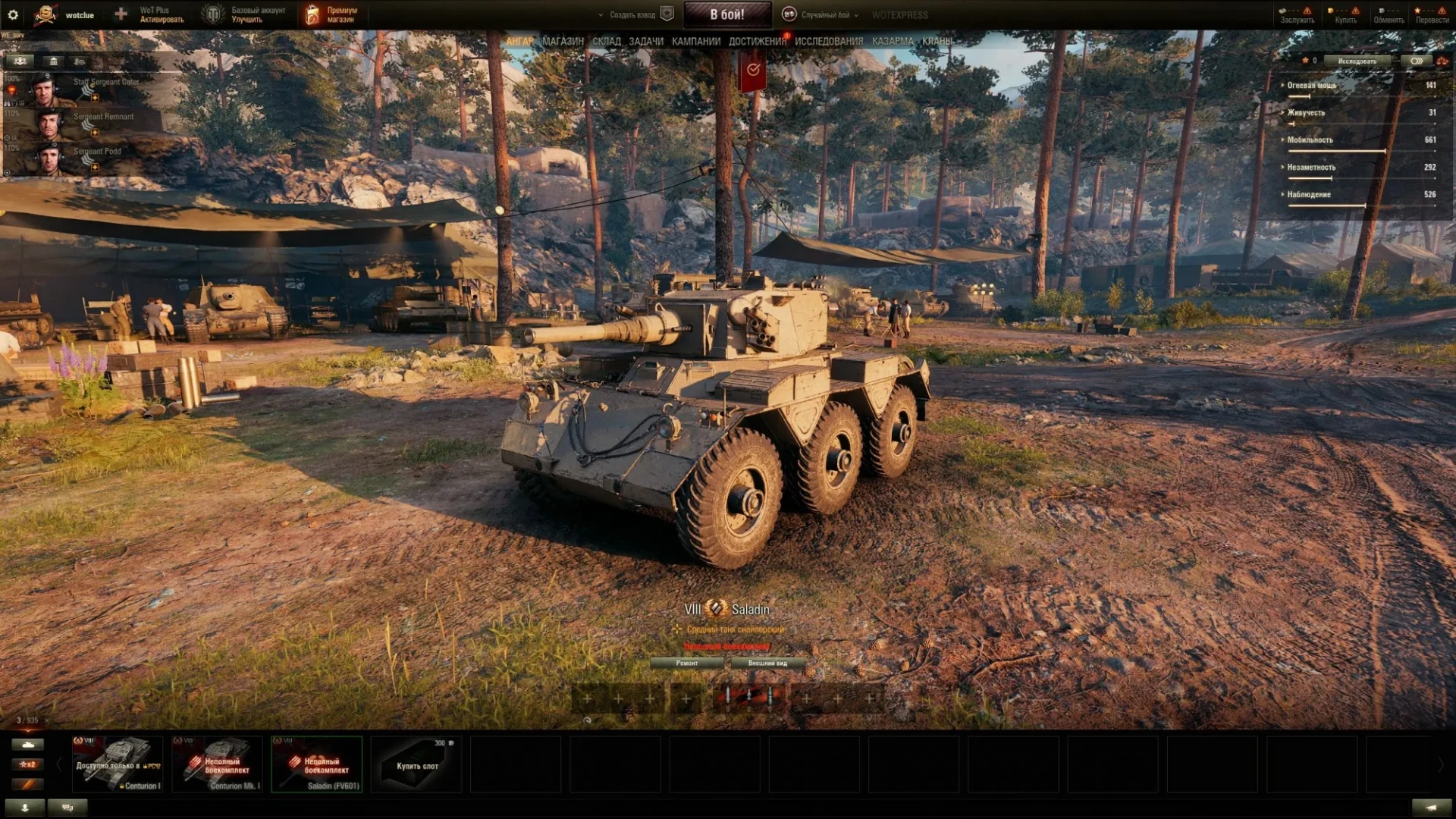This screenshot has width=1456, height=819.
Task: Activate WoT Plus subscription
Action: tap(161, 14)
